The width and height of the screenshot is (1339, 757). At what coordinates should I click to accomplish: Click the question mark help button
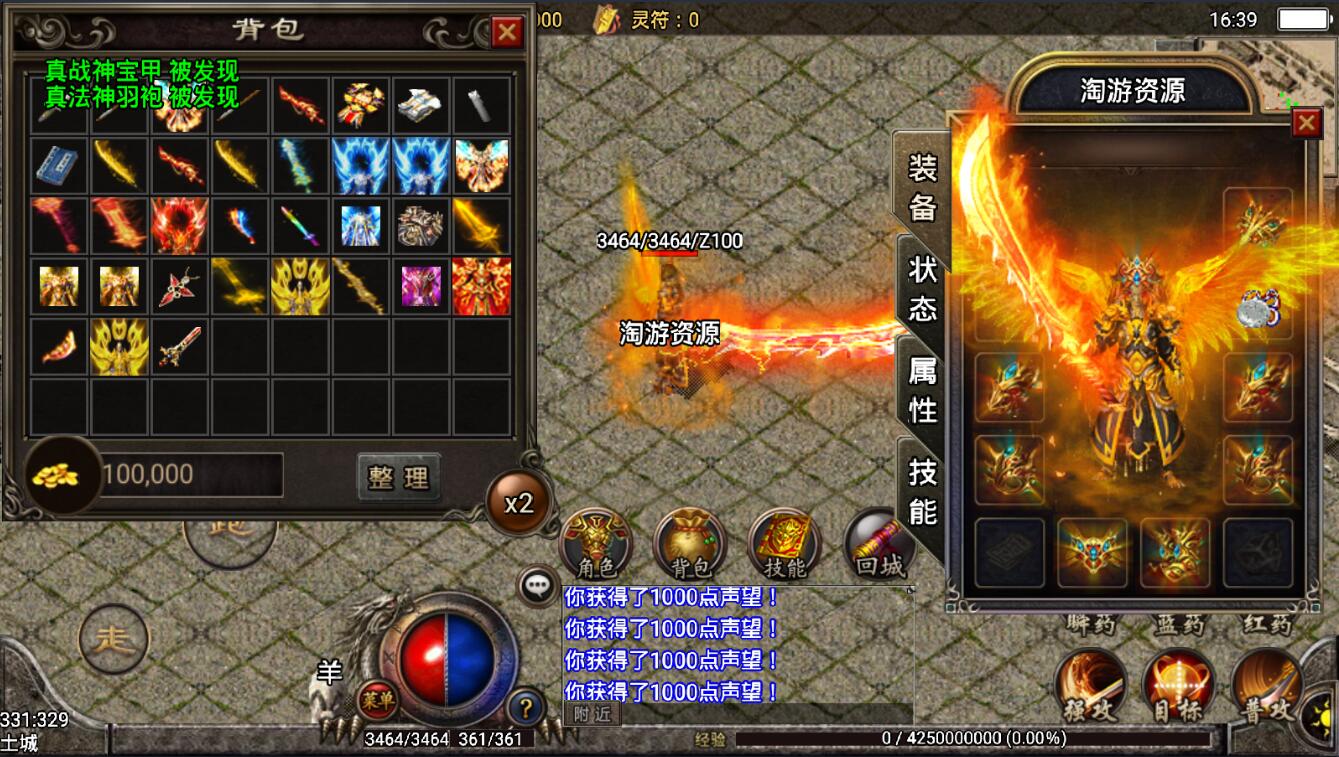point(526,707)
